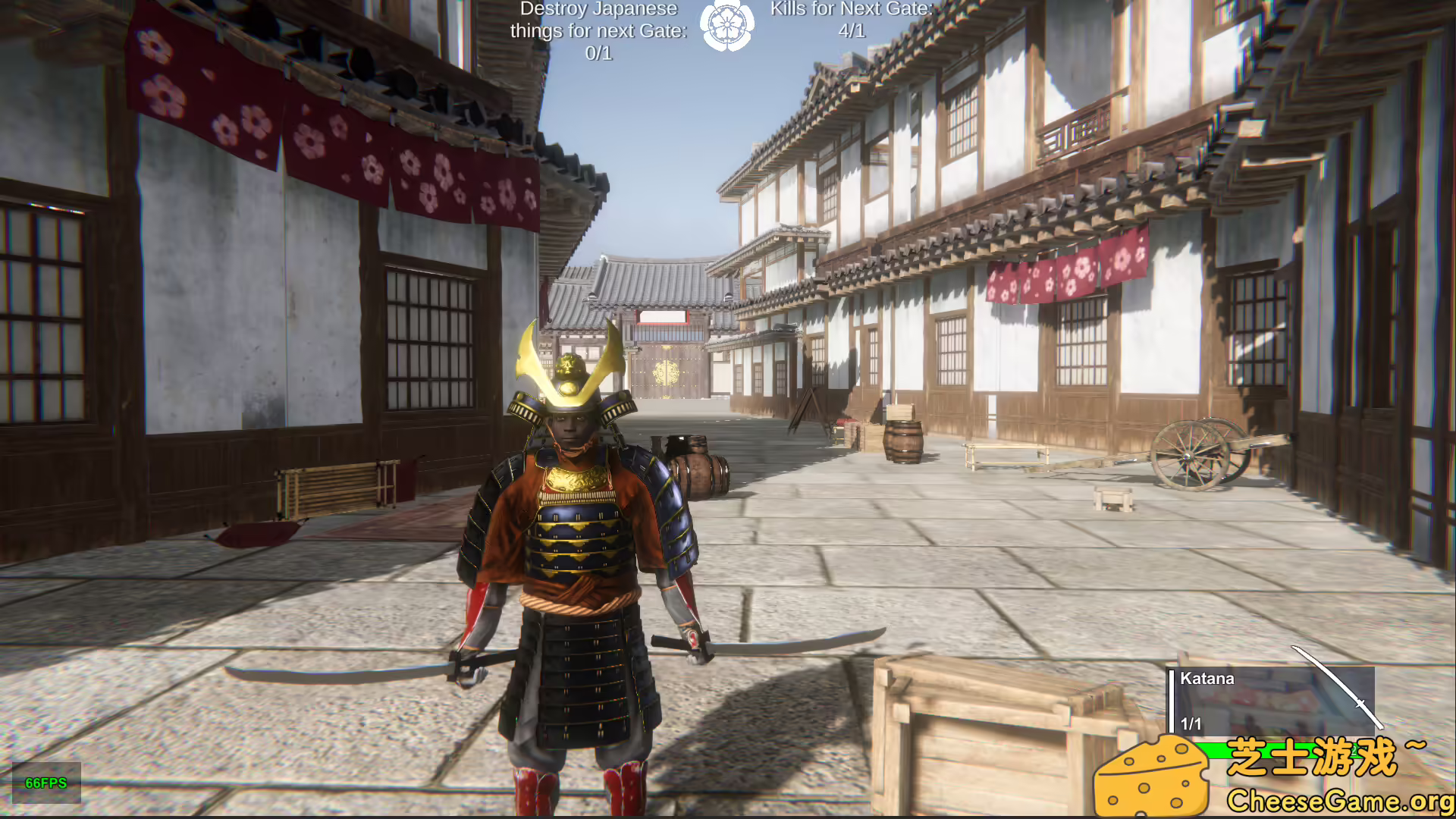Image resolution: width=1456 pixels, height=819 pixels.
Task: Click the 1/1 ammo counter
Action: (1190, 724)
